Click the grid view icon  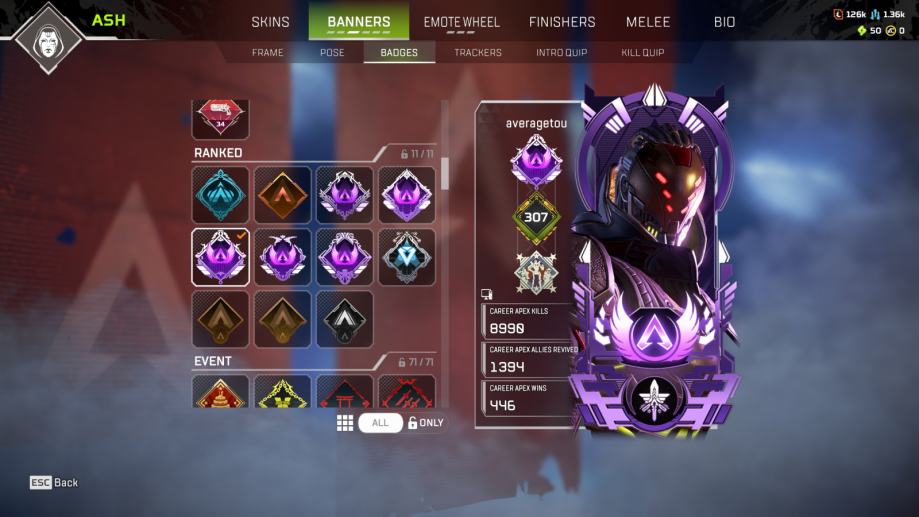point(345,423)
